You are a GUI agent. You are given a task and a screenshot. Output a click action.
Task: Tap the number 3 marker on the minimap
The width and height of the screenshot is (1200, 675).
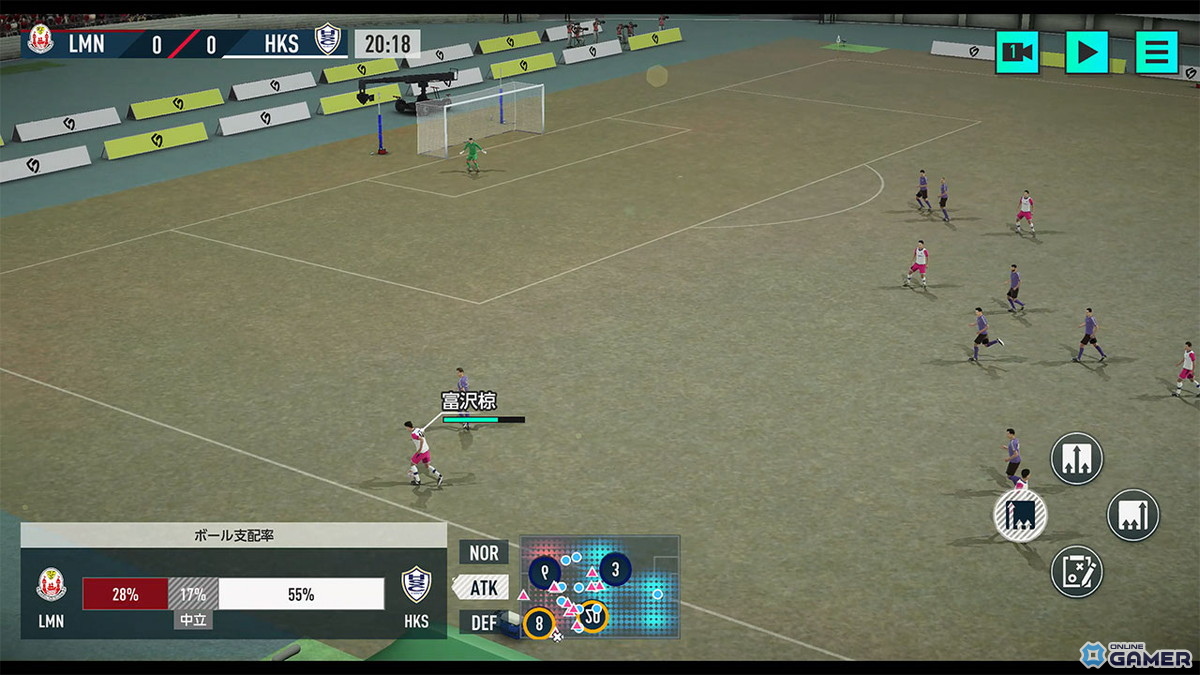[x=615, y=571]
